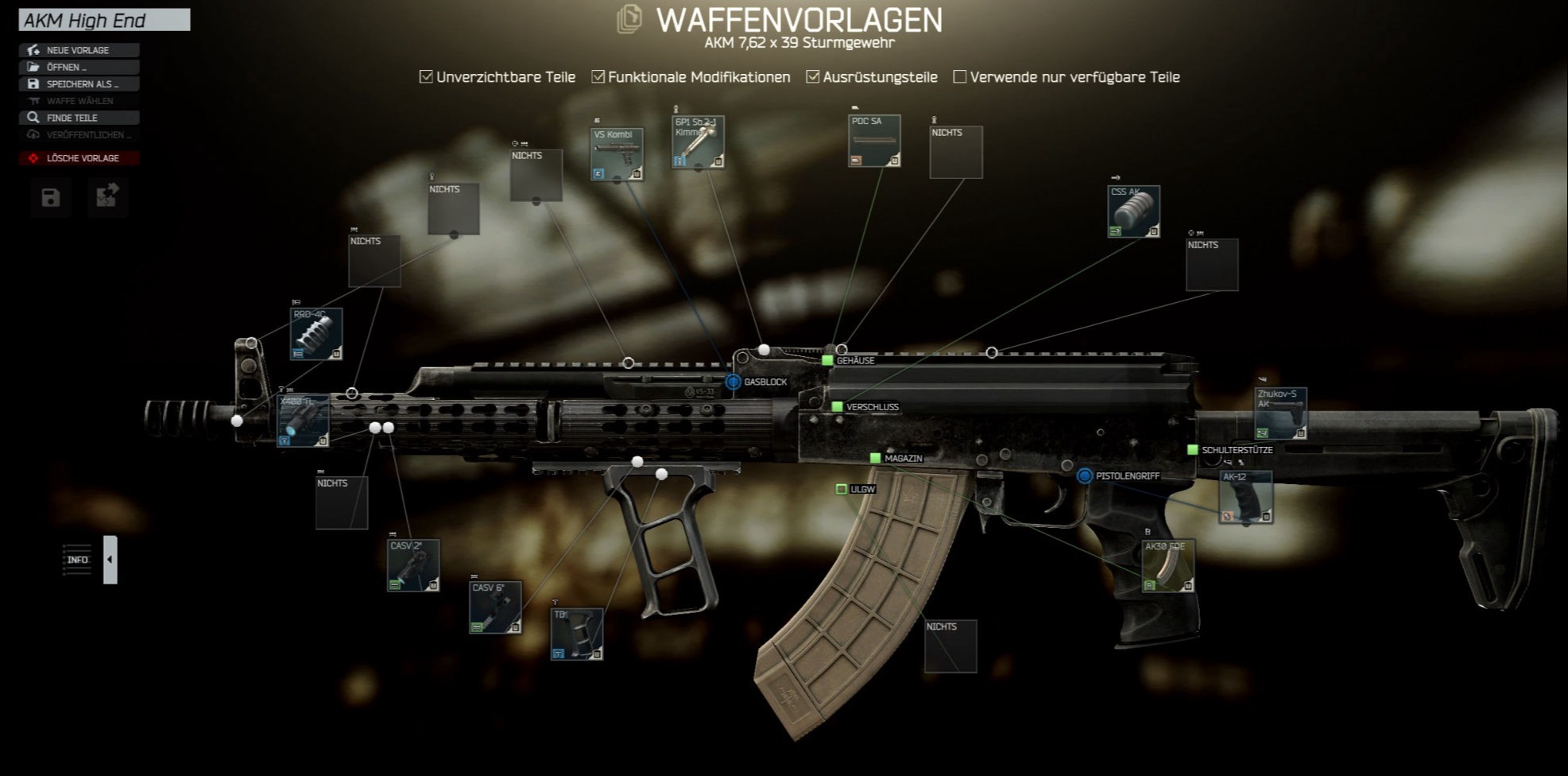The width and height of the screenshot is (1568, 776).
Task: Open the CSS AK charging handle slot
Action: click(1133, 211)
